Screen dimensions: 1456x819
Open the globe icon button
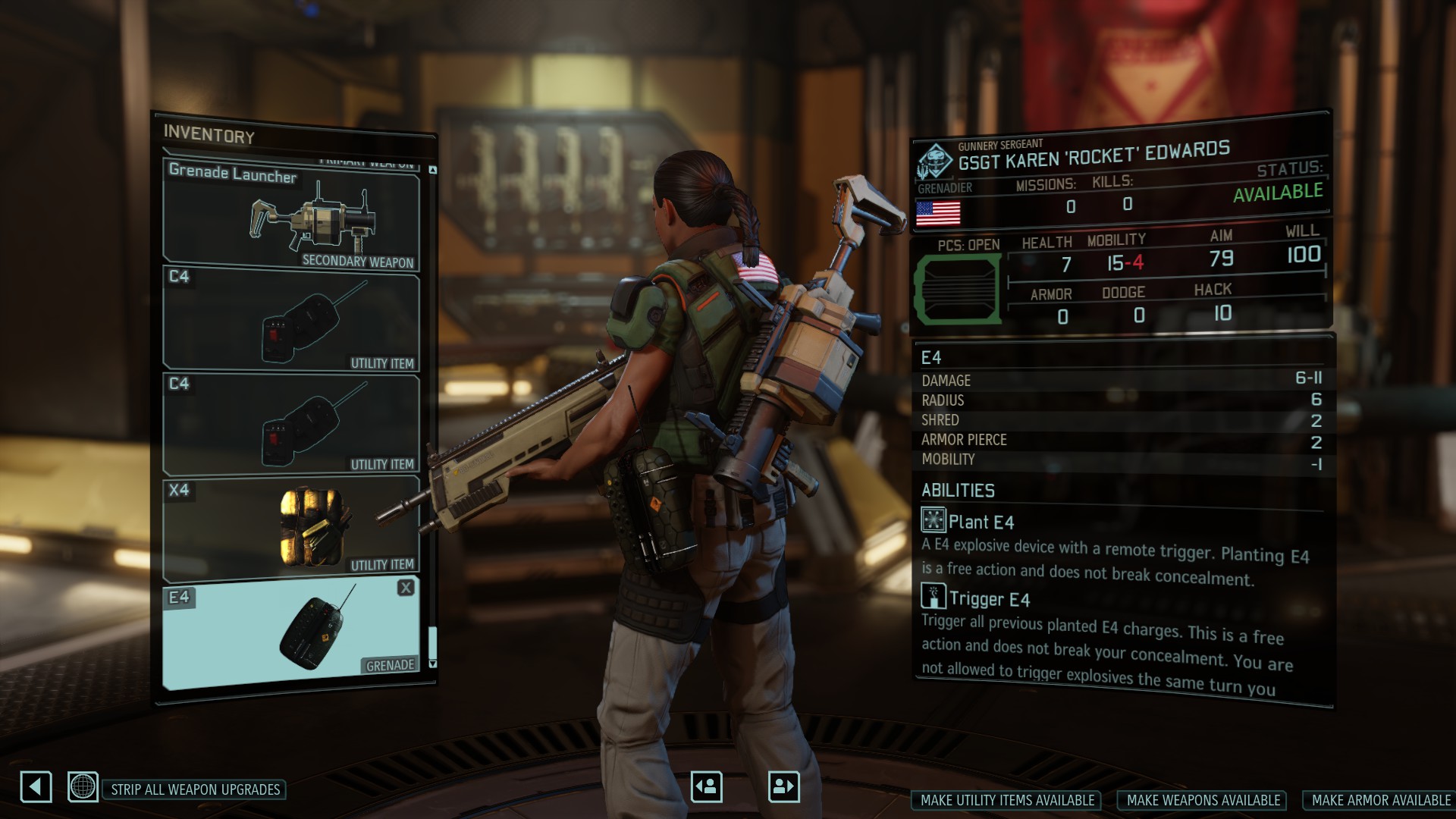pos(83,786)
